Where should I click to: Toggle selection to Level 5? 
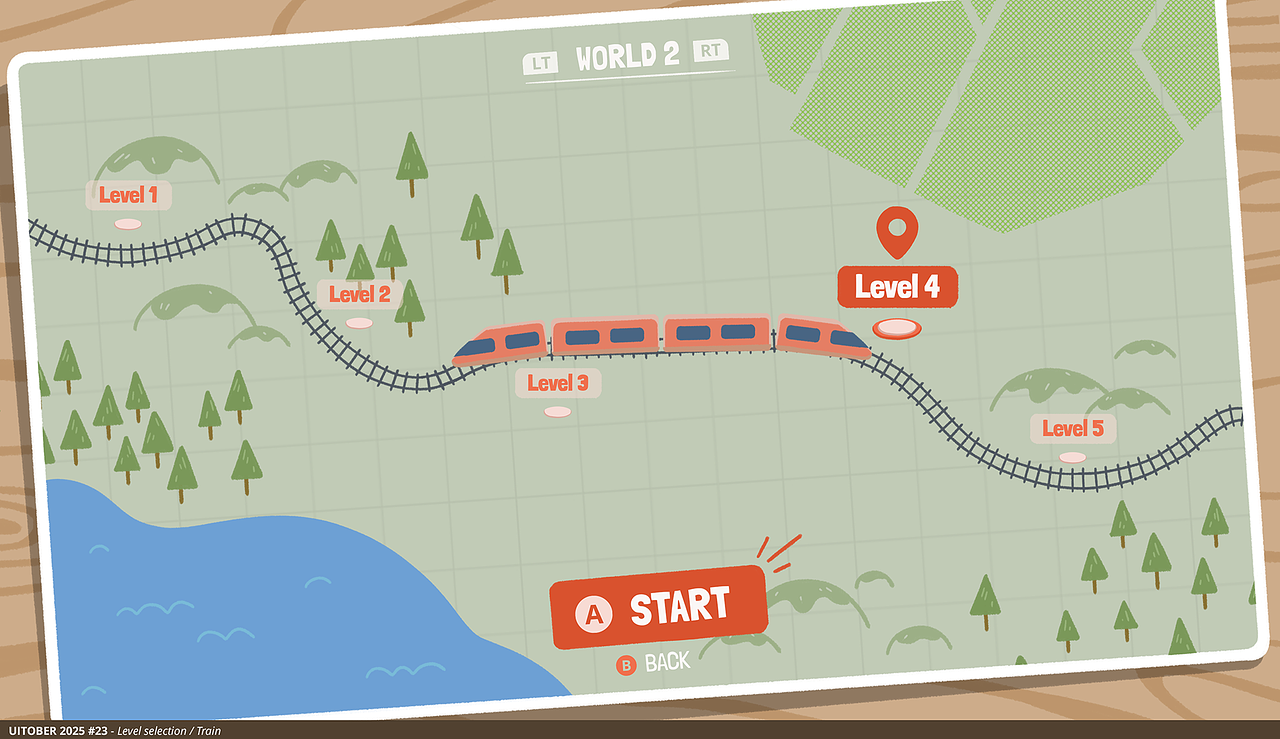[1071, 428]
